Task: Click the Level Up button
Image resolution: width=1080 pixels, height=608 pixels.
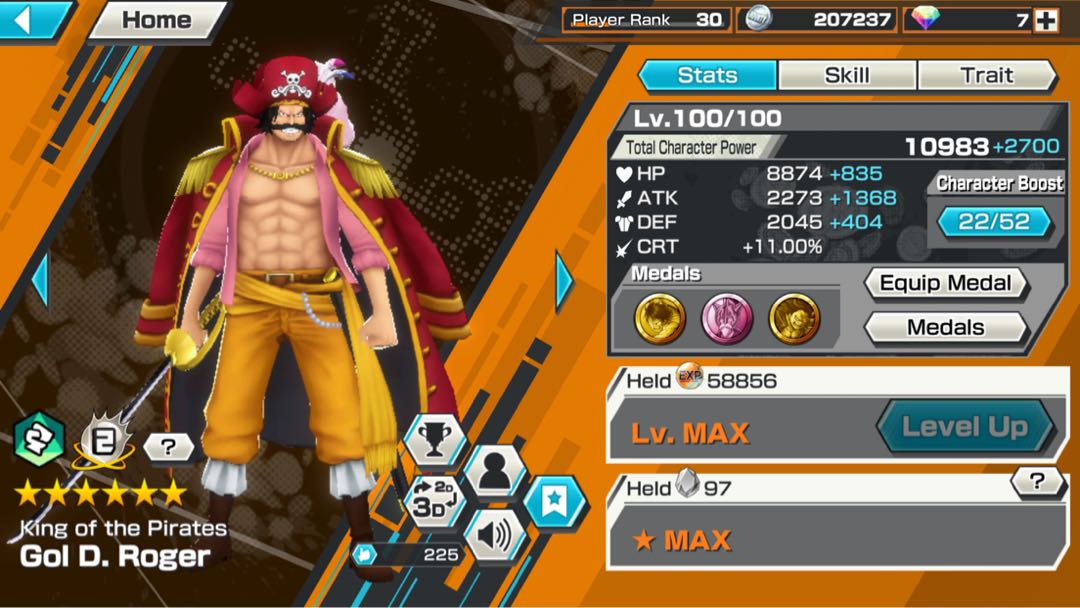Action: tap(965, 428)
